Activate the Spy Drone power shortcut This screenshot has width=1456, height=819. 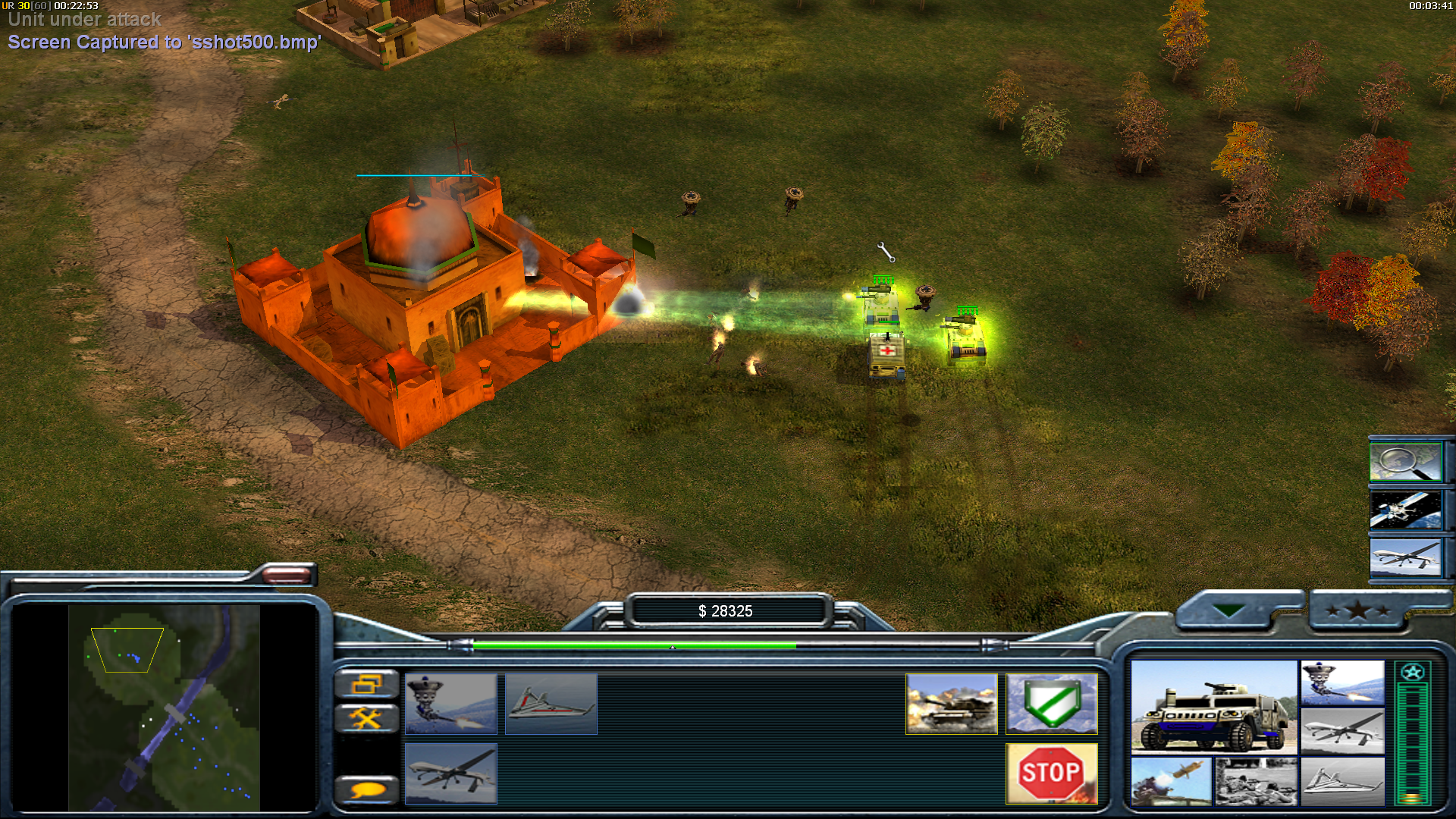tap(1405, 558)
